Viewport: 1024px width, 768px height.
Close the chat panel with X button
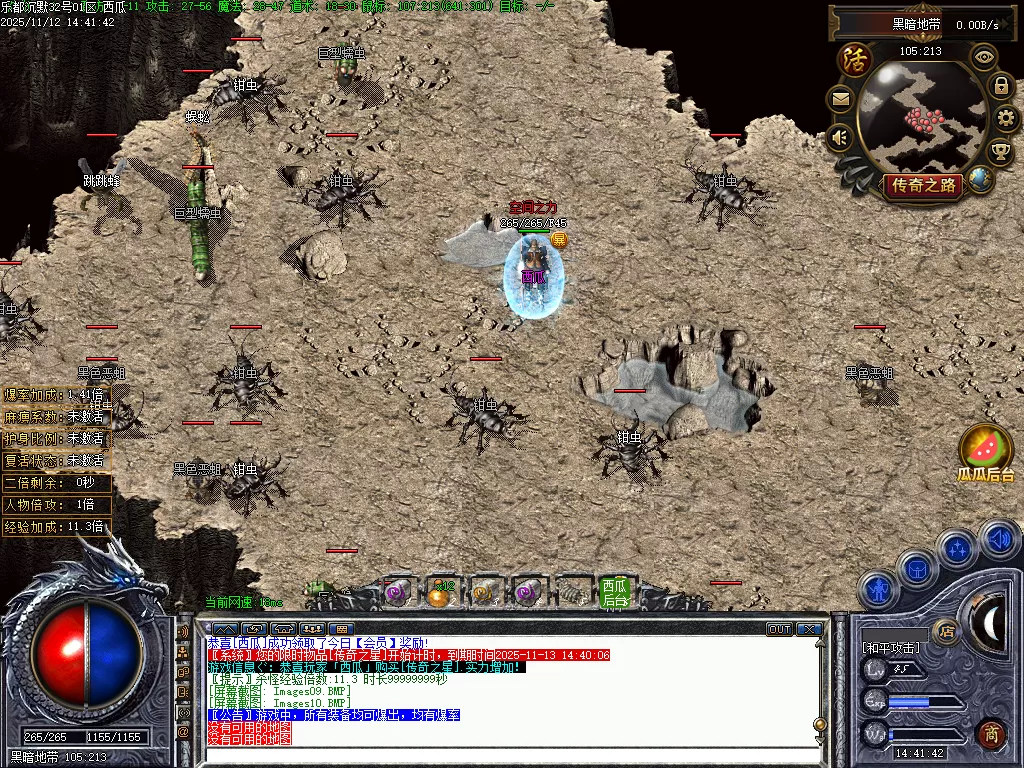click(809, 629)
